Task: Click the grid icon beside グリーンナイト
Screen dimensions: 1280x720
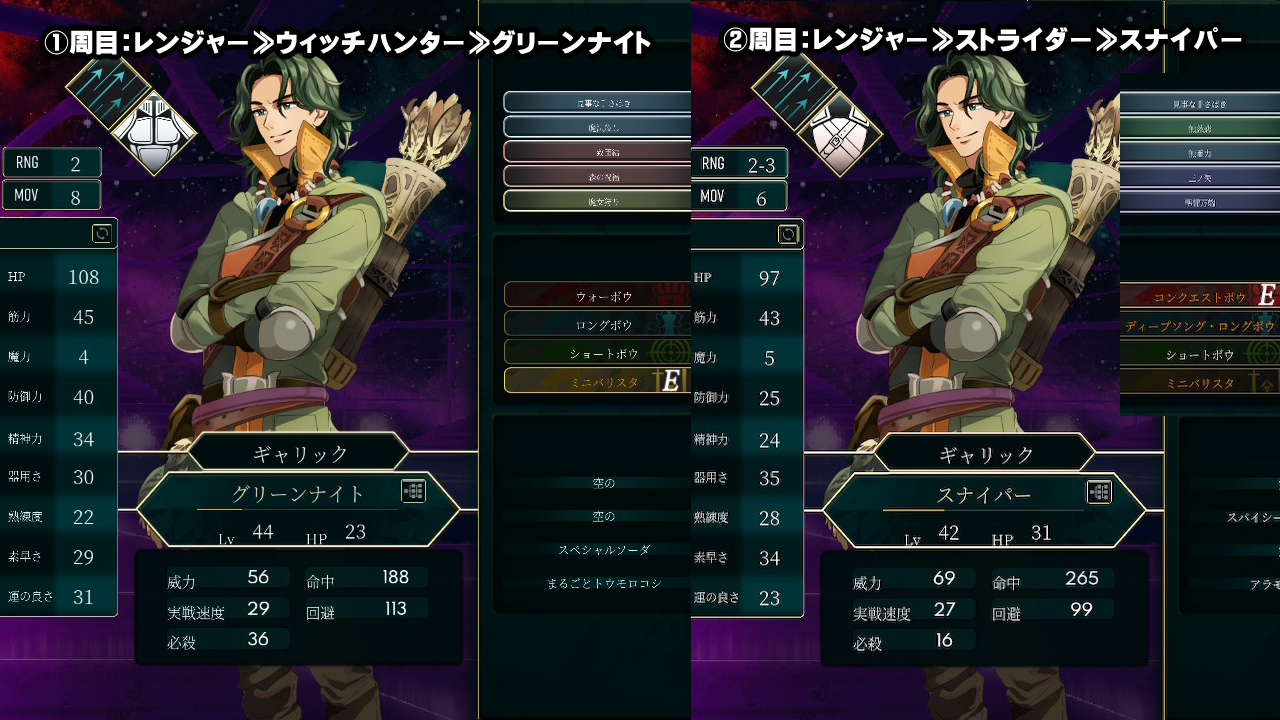Action: pyautogui.click(x=414, y=491)
